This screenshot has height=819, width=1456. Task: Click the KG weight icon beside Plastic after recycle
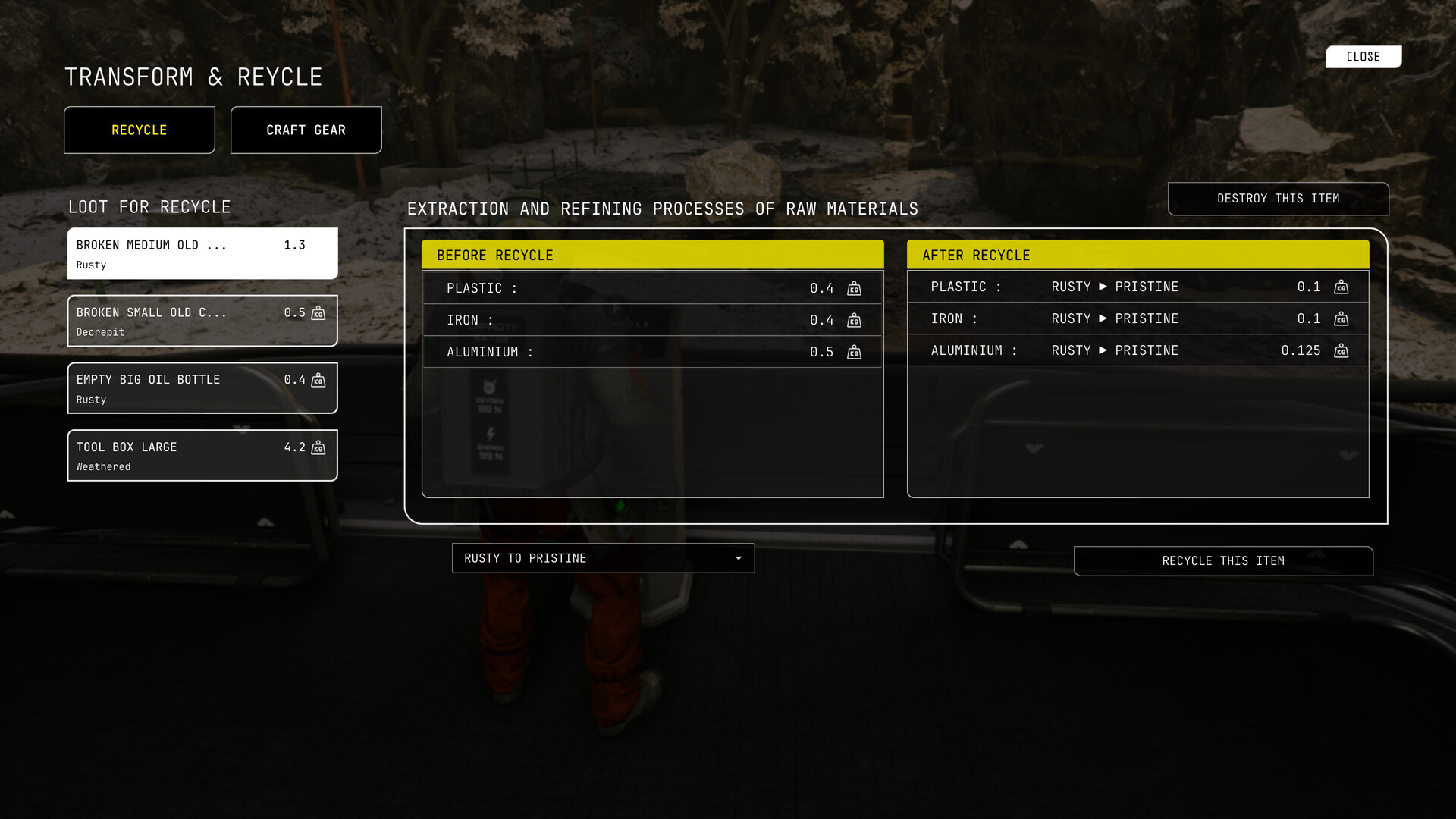pos(1342,287)
